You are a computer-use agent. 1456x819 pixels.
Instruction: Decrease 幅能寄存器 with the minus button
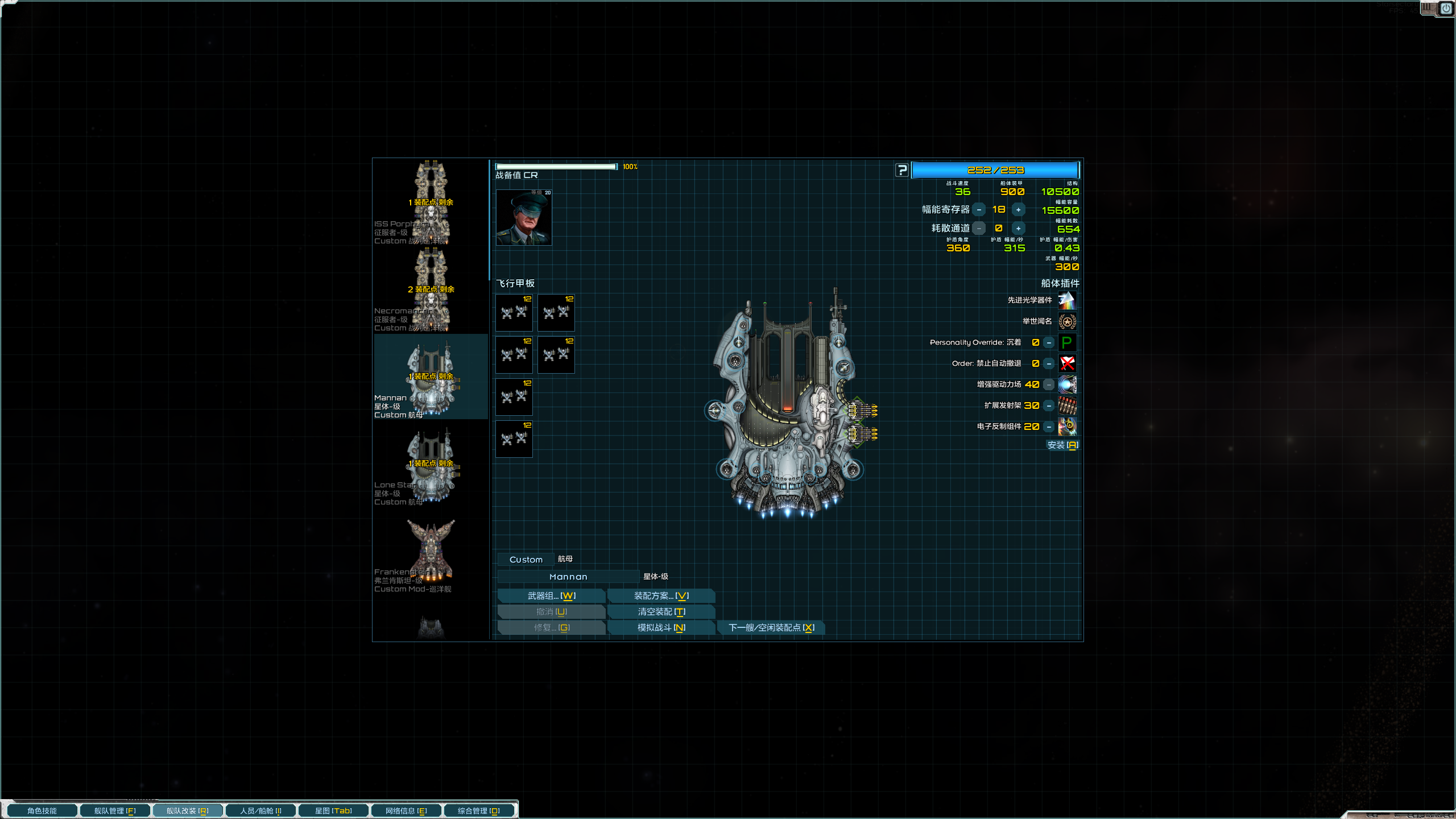979,210
